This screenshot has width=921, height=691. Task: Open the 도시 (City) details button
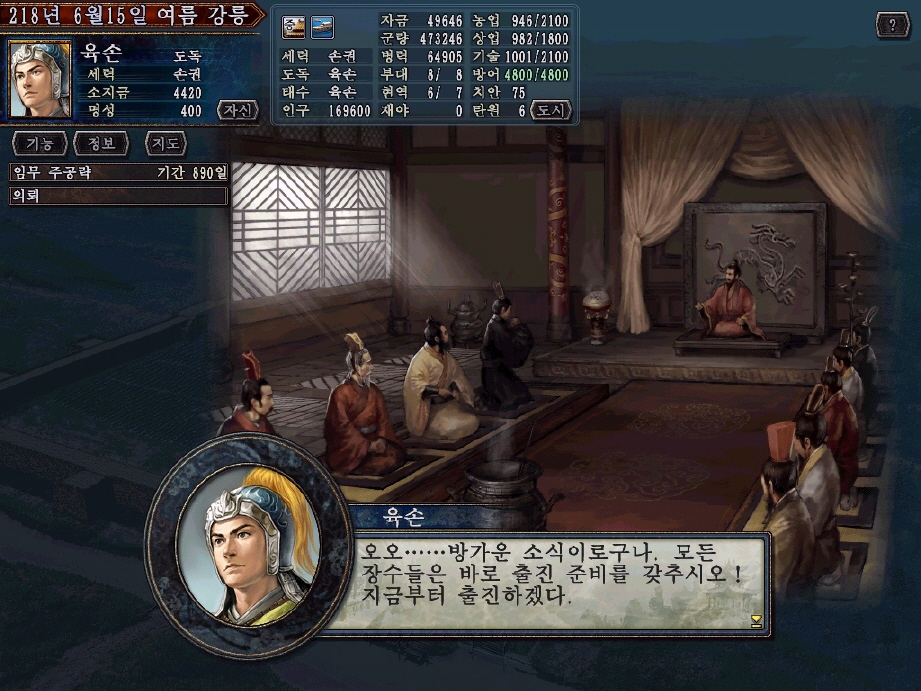550,110
